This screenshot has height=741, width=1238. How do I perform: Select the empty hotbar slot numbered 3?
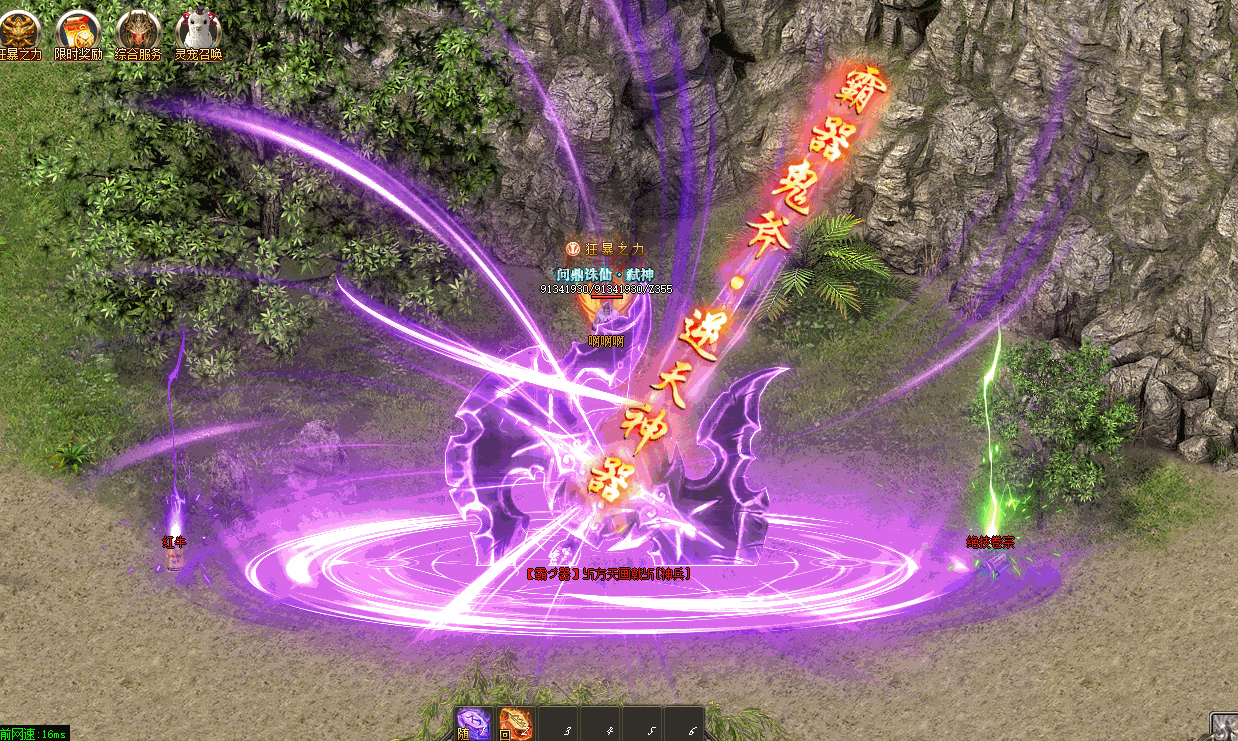pos(558,724)
